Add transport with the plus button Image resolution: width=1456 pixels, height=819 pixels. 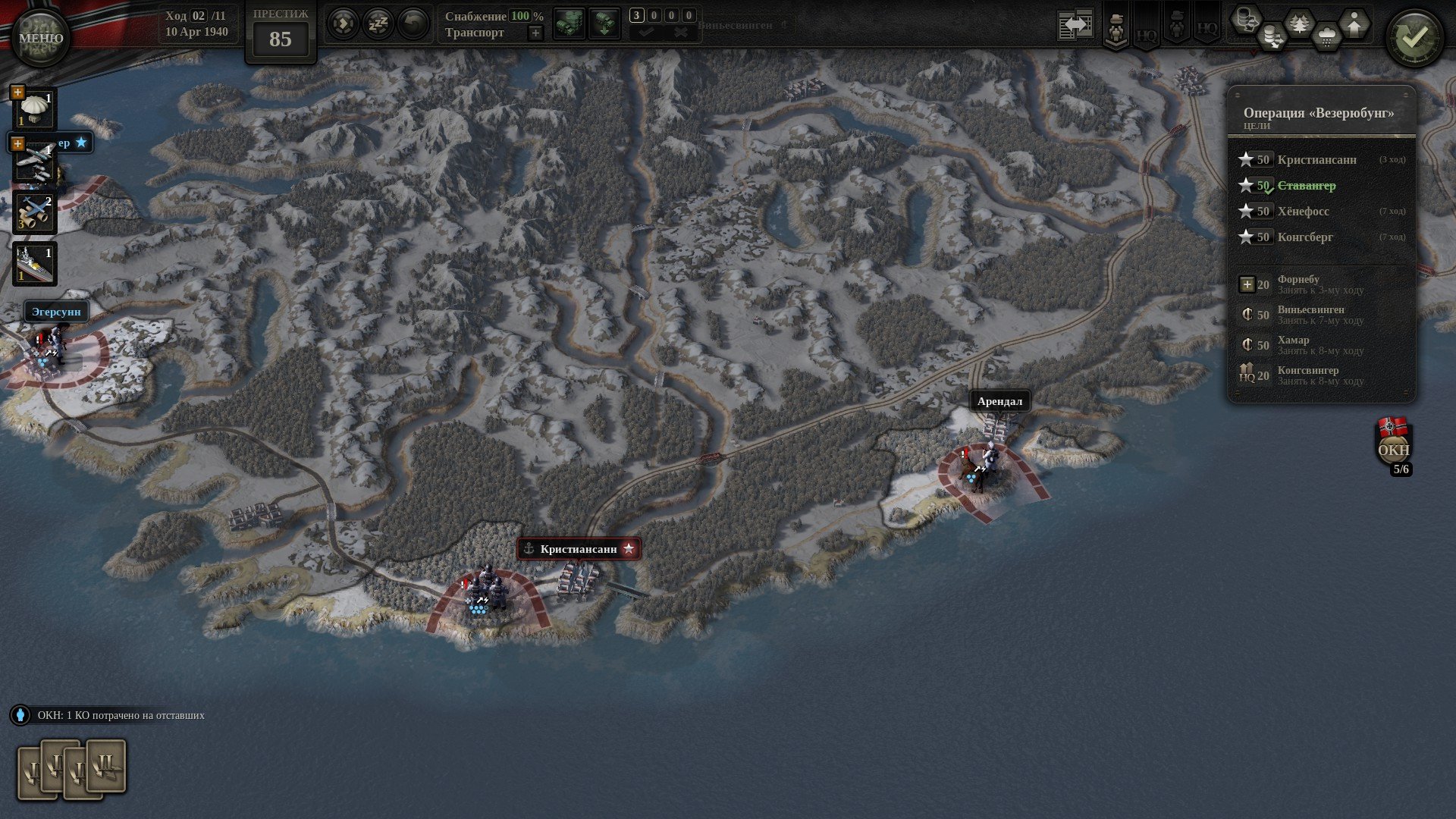point(535,33)
